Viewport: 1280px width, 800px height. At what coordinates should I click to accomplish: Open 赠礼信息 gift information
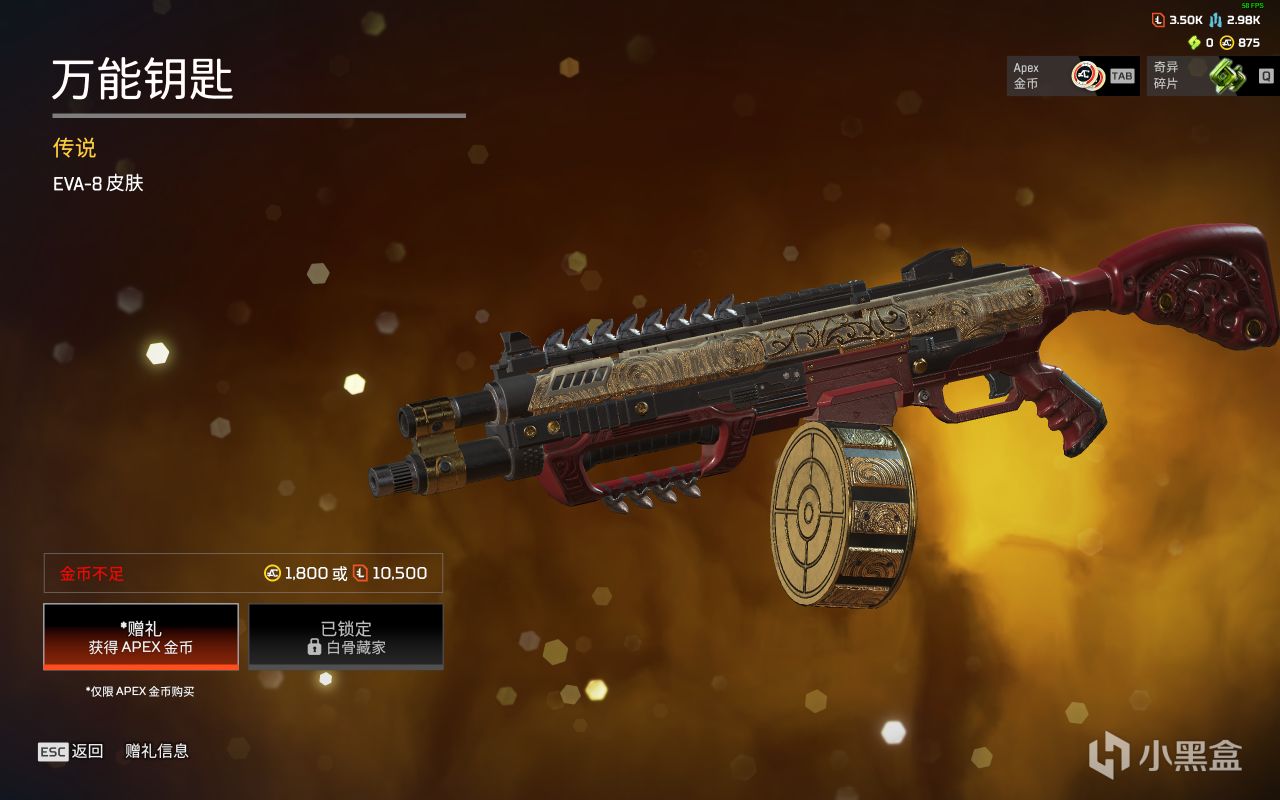(x=157, y=751)
